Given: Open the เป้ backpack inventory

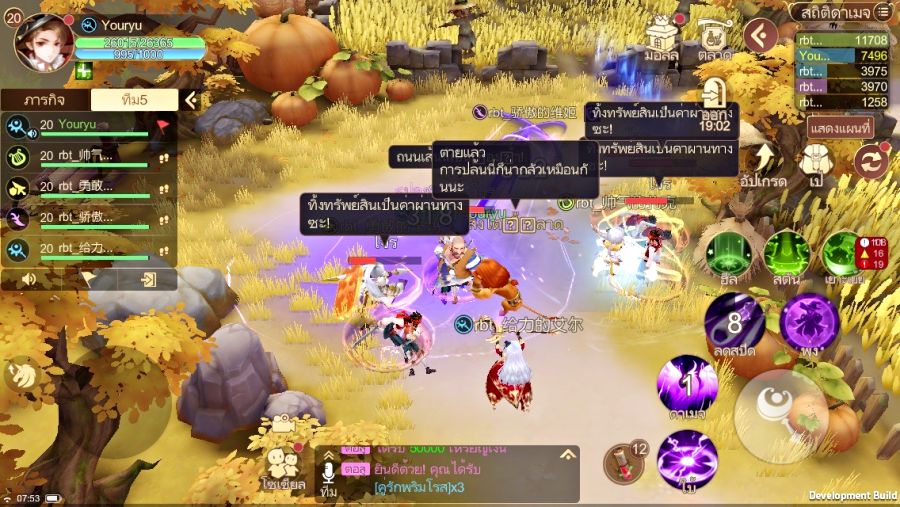Looking at the screenshot, I should click(817, 165).
